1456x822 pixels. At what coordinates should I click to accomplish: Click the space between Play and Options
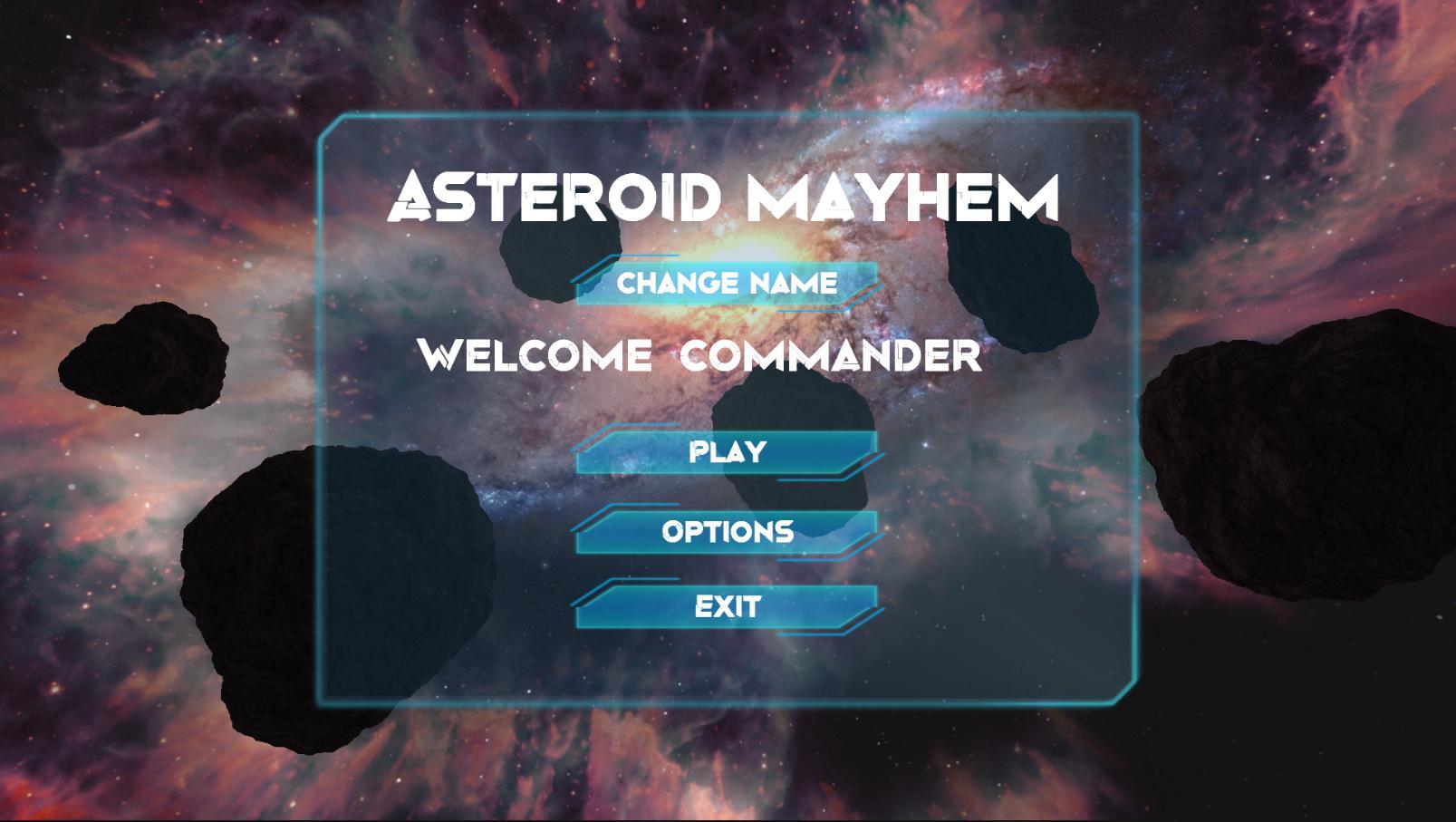(x=725, y=492)
